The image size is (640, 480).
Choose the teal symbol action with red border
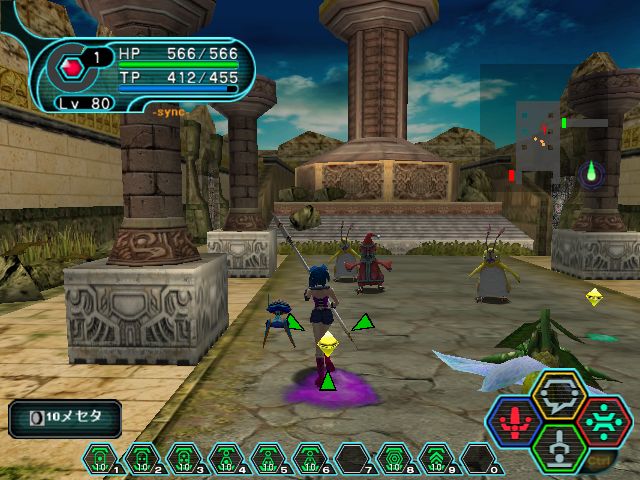(x=602, y=420)
